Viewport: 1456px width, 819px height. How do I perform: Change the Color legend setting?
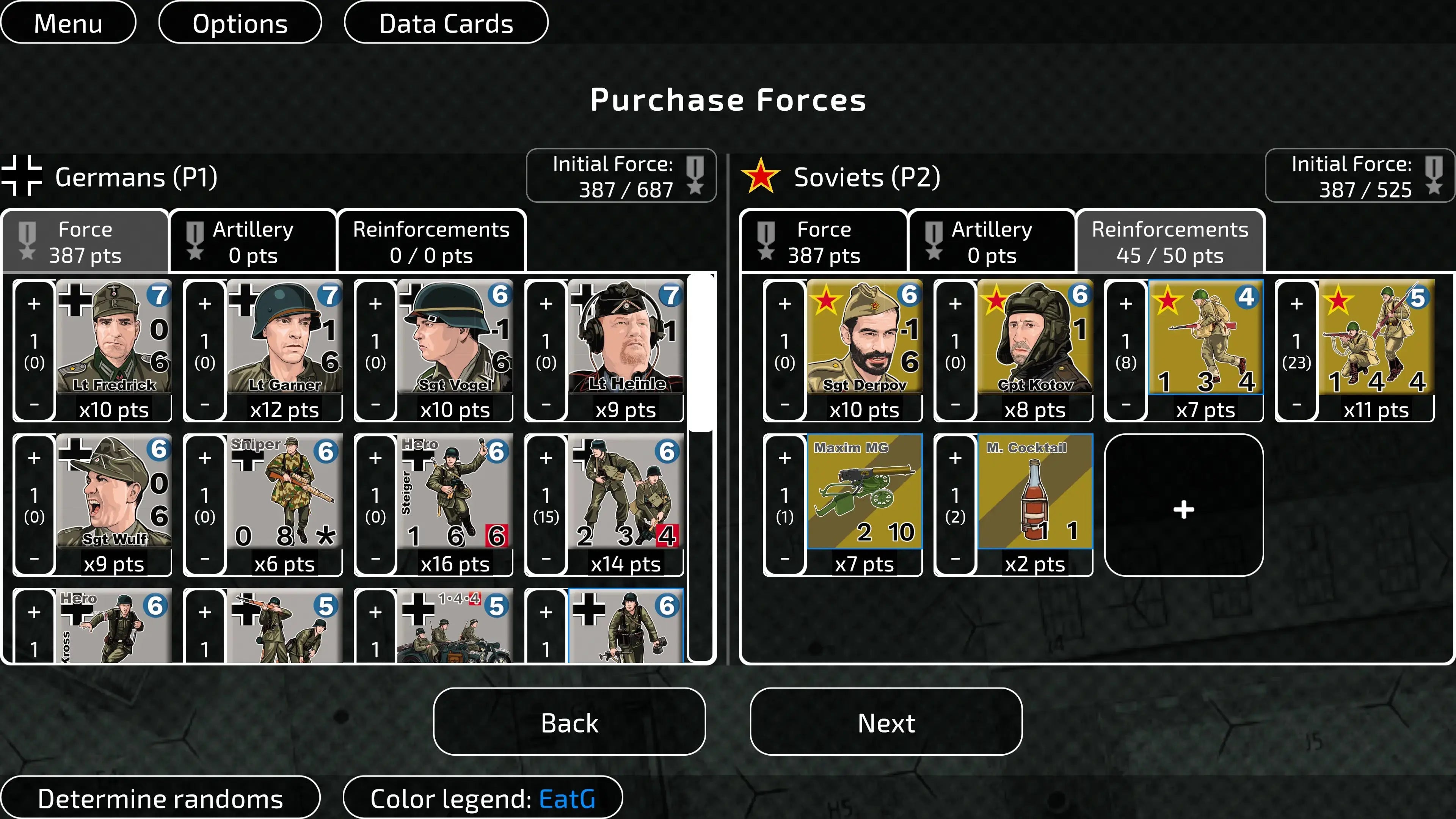pyautogui.click(x=482, y=798)
